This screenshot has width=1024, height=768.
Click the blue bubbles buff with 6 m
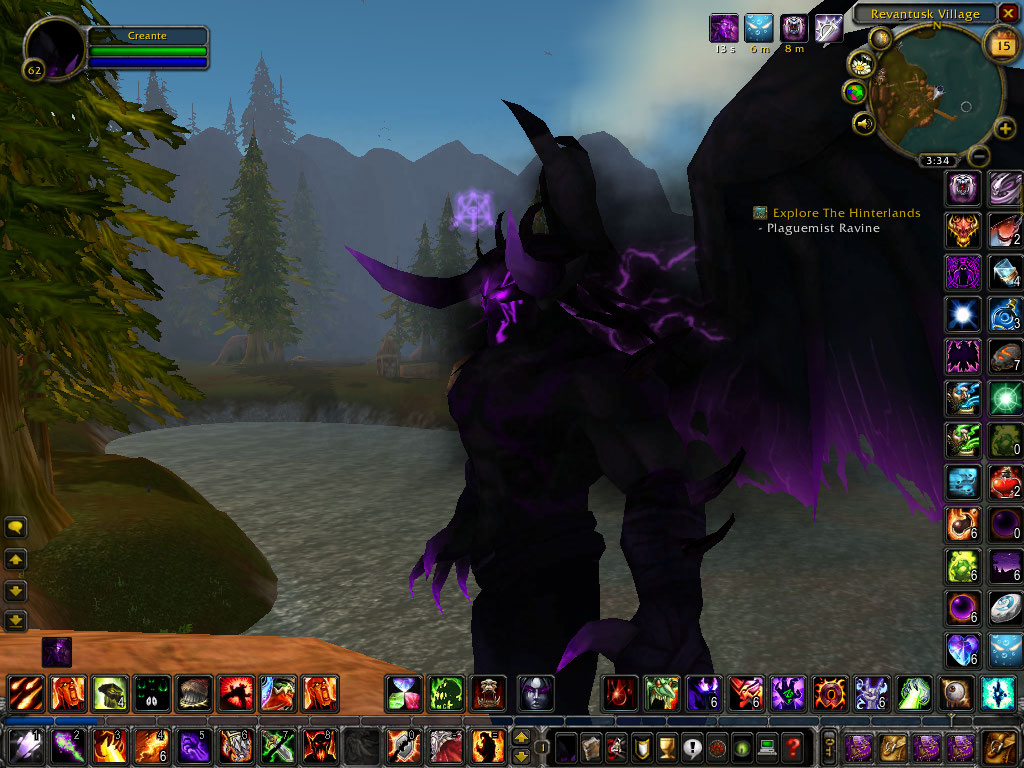tap(759, 29)
